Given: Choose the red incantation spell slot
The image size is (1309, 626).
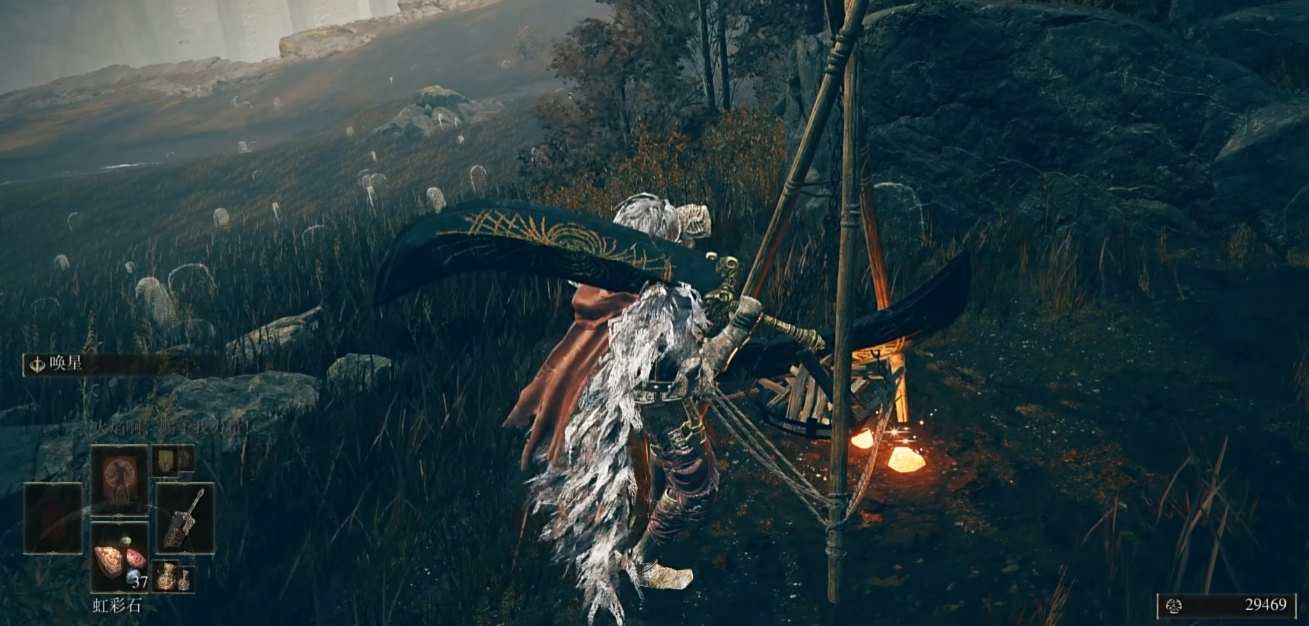Looking at the screenshot, I should [x=120, y=480].
